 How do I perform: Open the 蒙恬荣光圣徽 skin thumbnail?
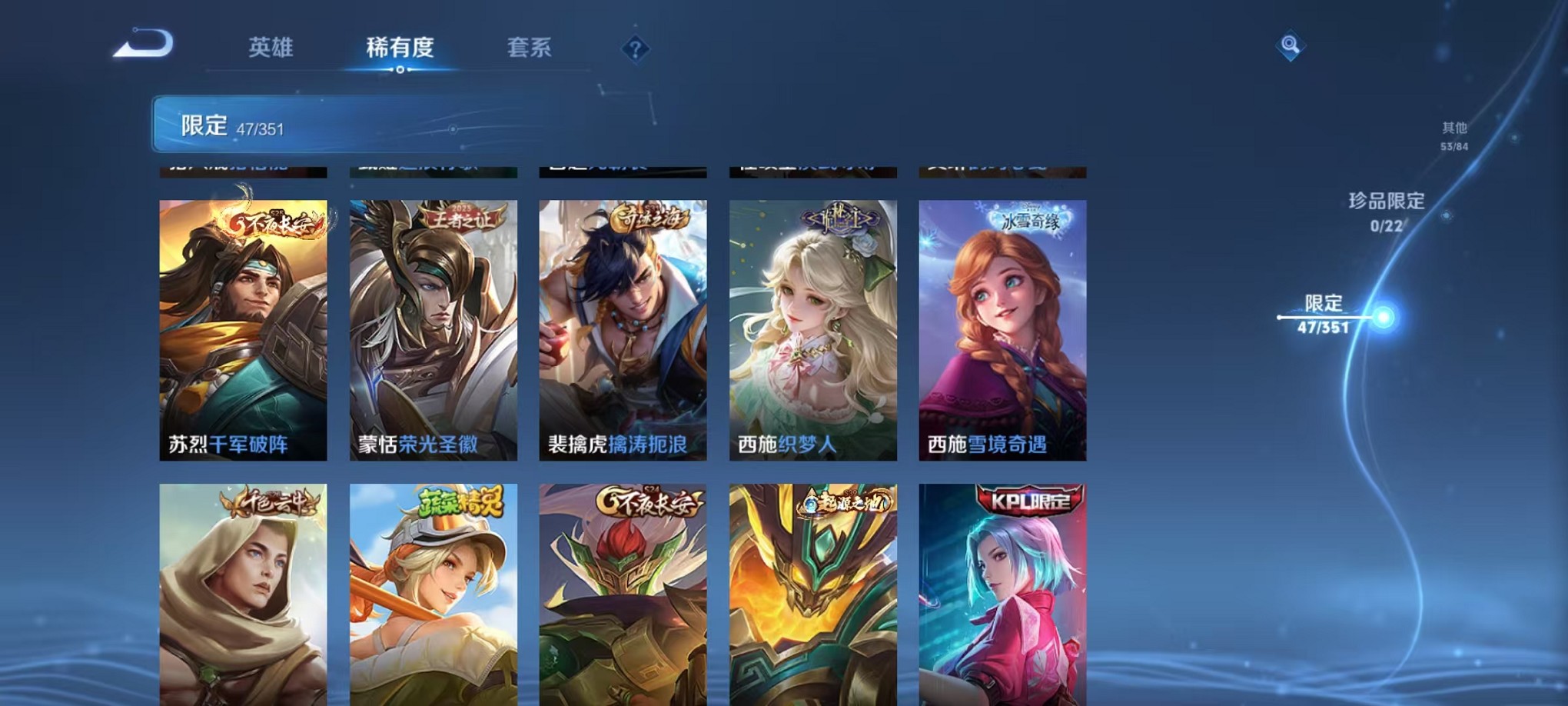pos(430,331)
